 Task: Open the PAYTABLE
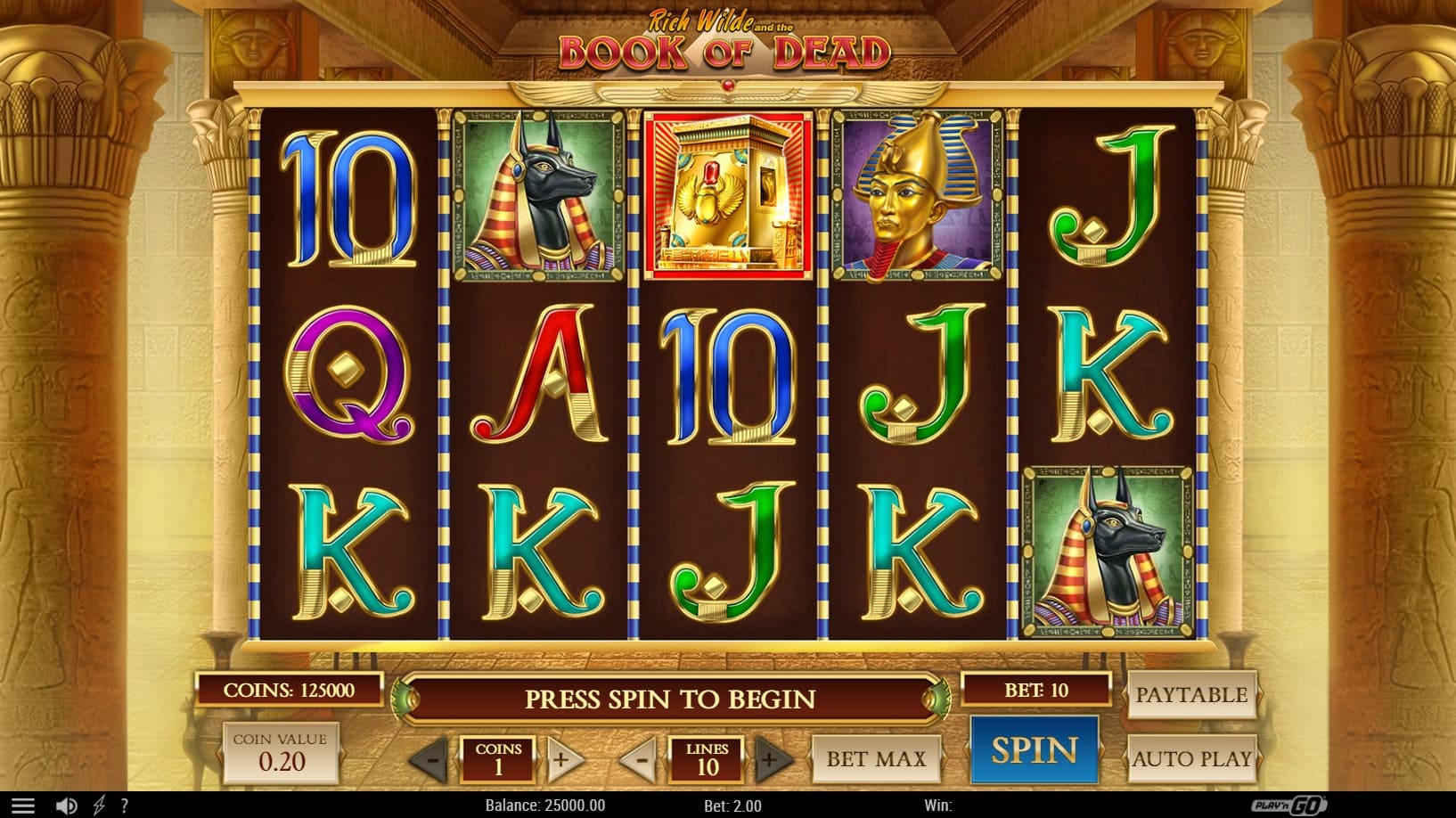pyautogui.click(x=1191, y=695)
